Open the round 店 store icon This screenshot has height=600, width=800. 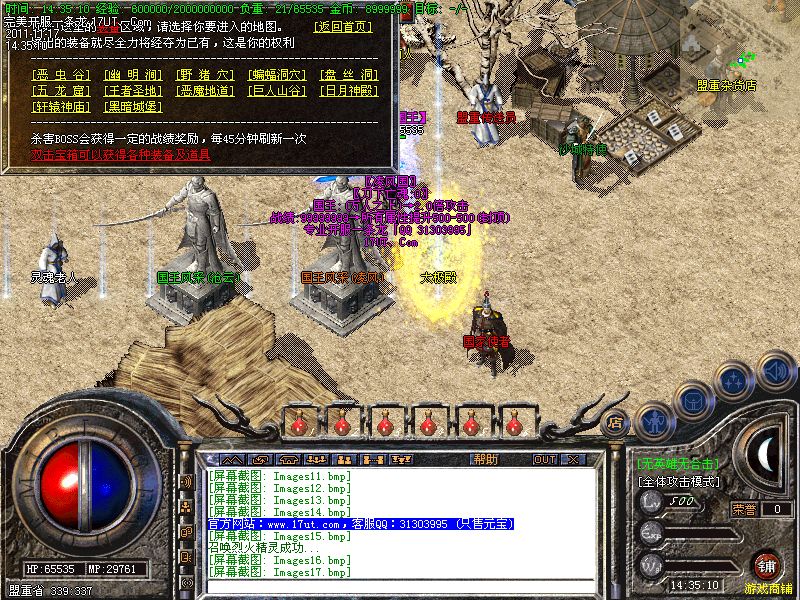click(x=616, y=422)
